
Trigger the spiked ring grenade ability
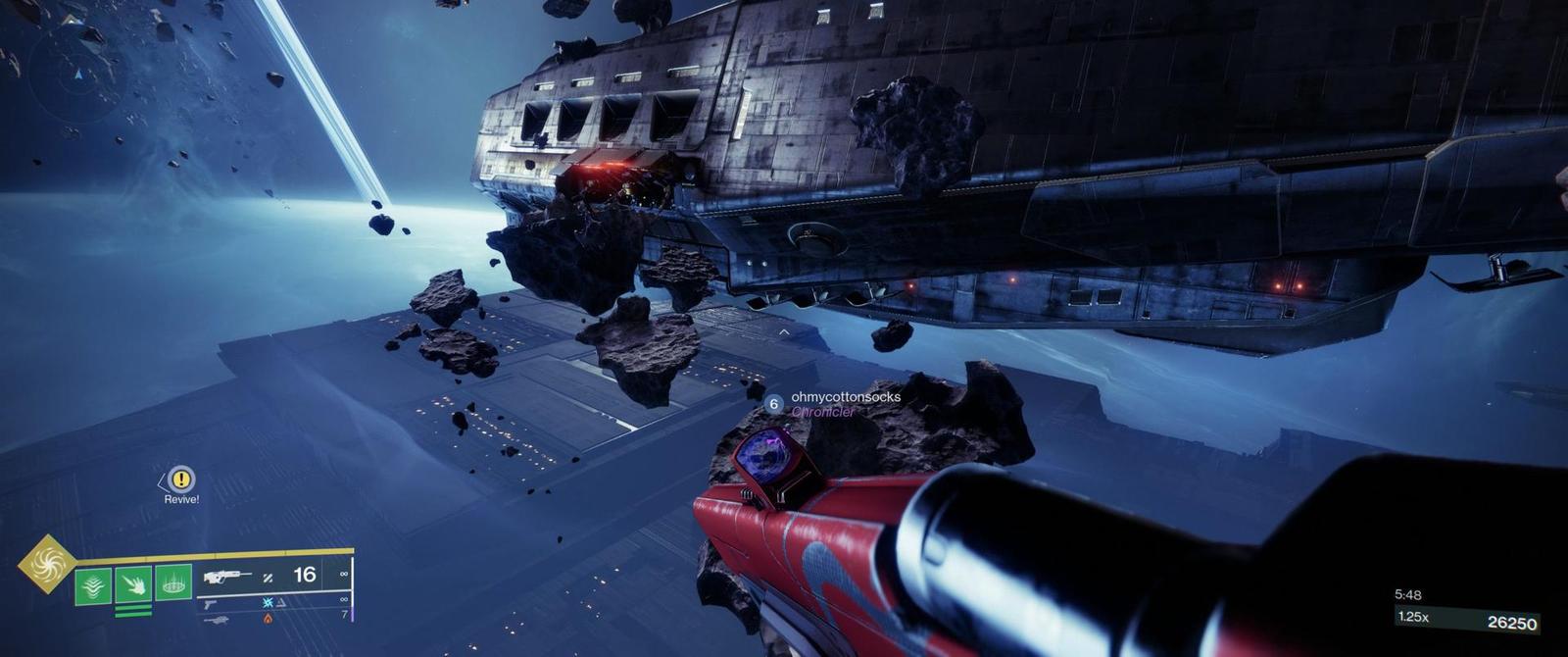click(173, 583)
